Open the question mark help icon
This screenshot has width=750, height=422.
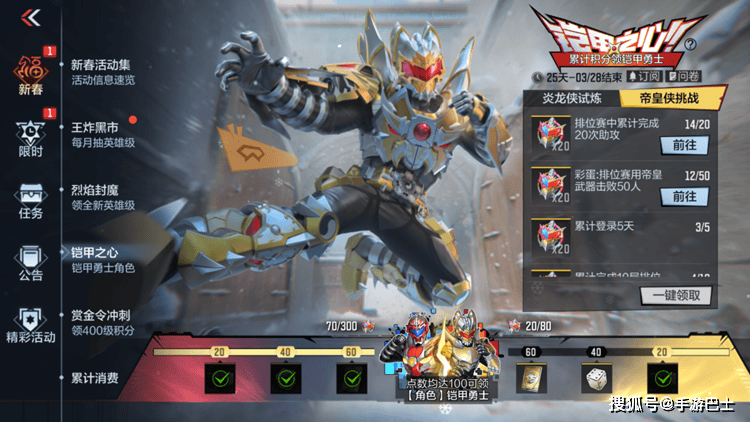click(x=718, y=45)
